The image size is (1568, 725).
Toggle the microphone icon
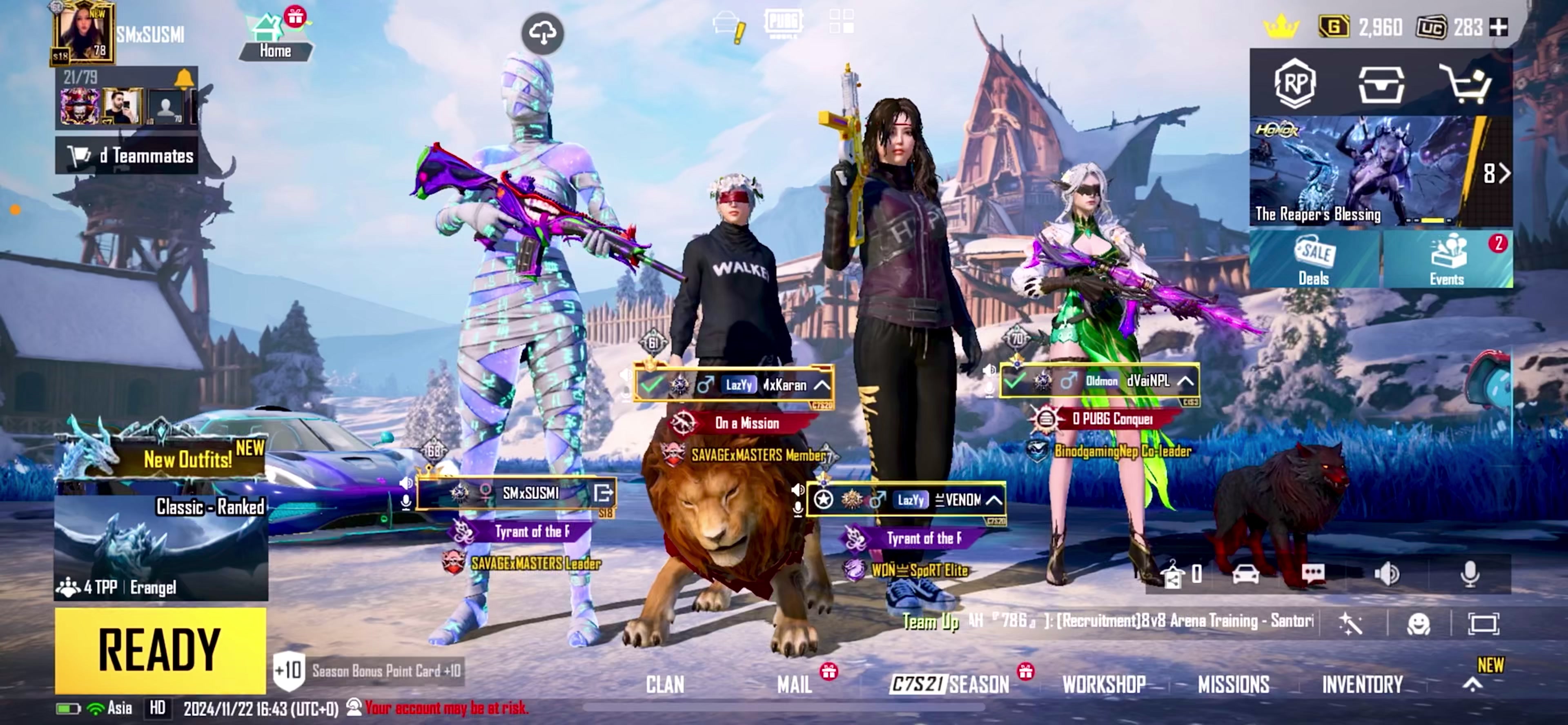(1470, 574)
